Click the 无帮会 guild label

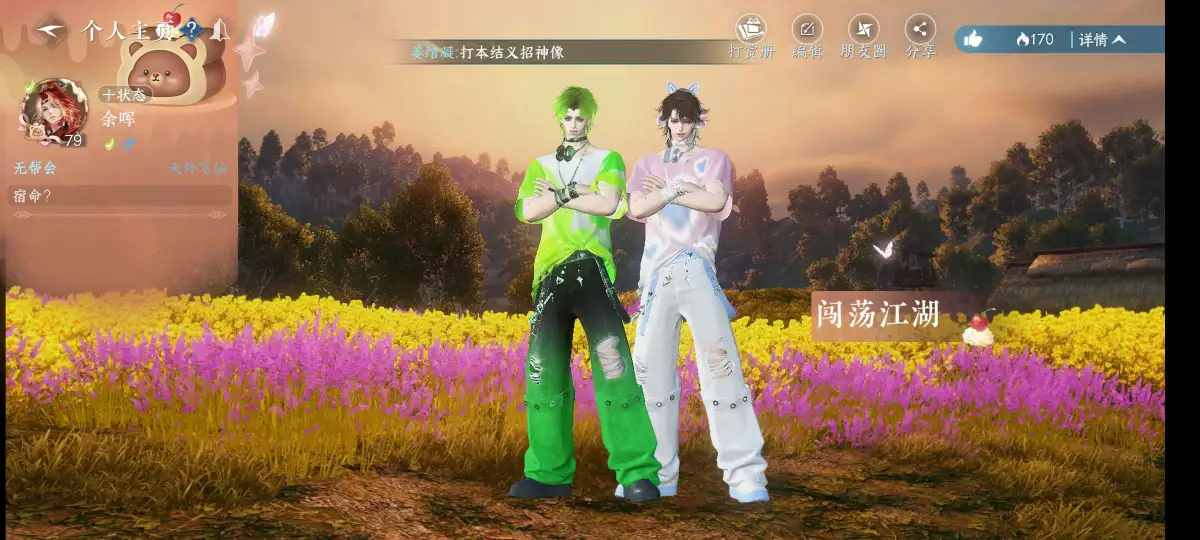(x=36, y=168)
